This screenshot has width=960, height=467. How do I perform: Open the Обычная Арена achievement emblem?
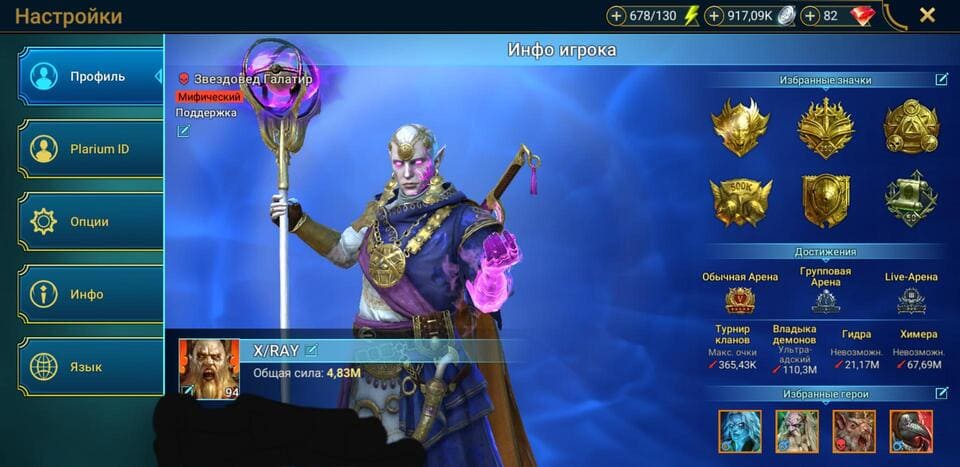(740, 300)
